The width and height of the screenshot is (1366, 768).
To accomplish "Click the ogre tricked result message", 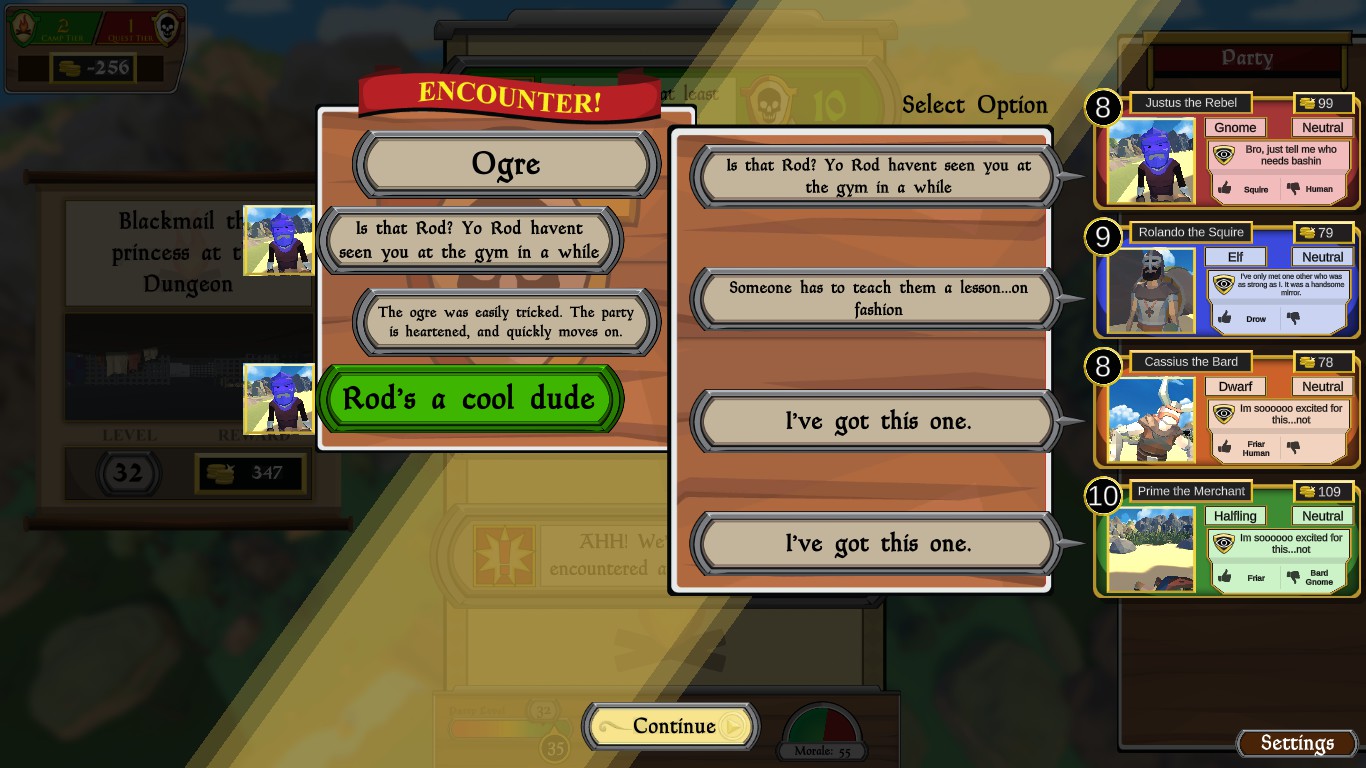I will (506, 322).
